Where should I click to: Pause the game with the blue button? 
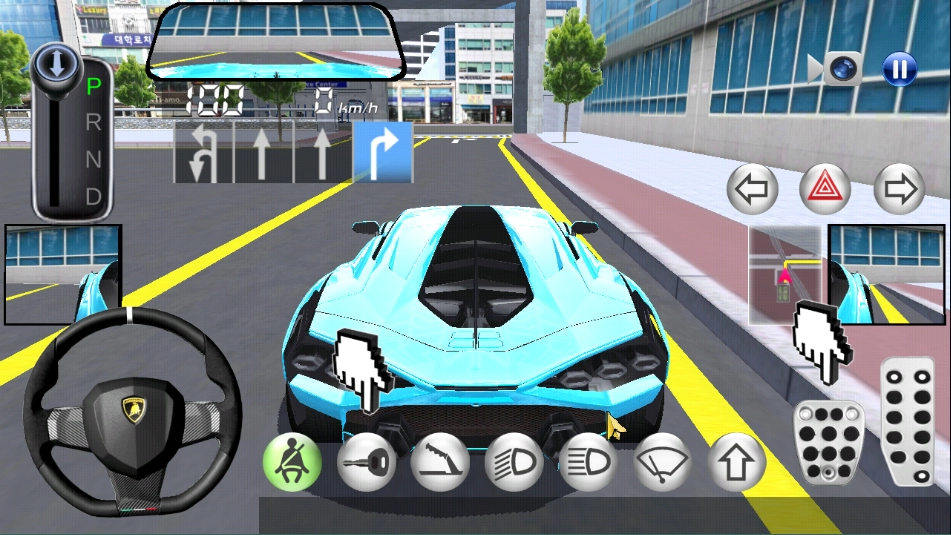[x=899, y=68]
